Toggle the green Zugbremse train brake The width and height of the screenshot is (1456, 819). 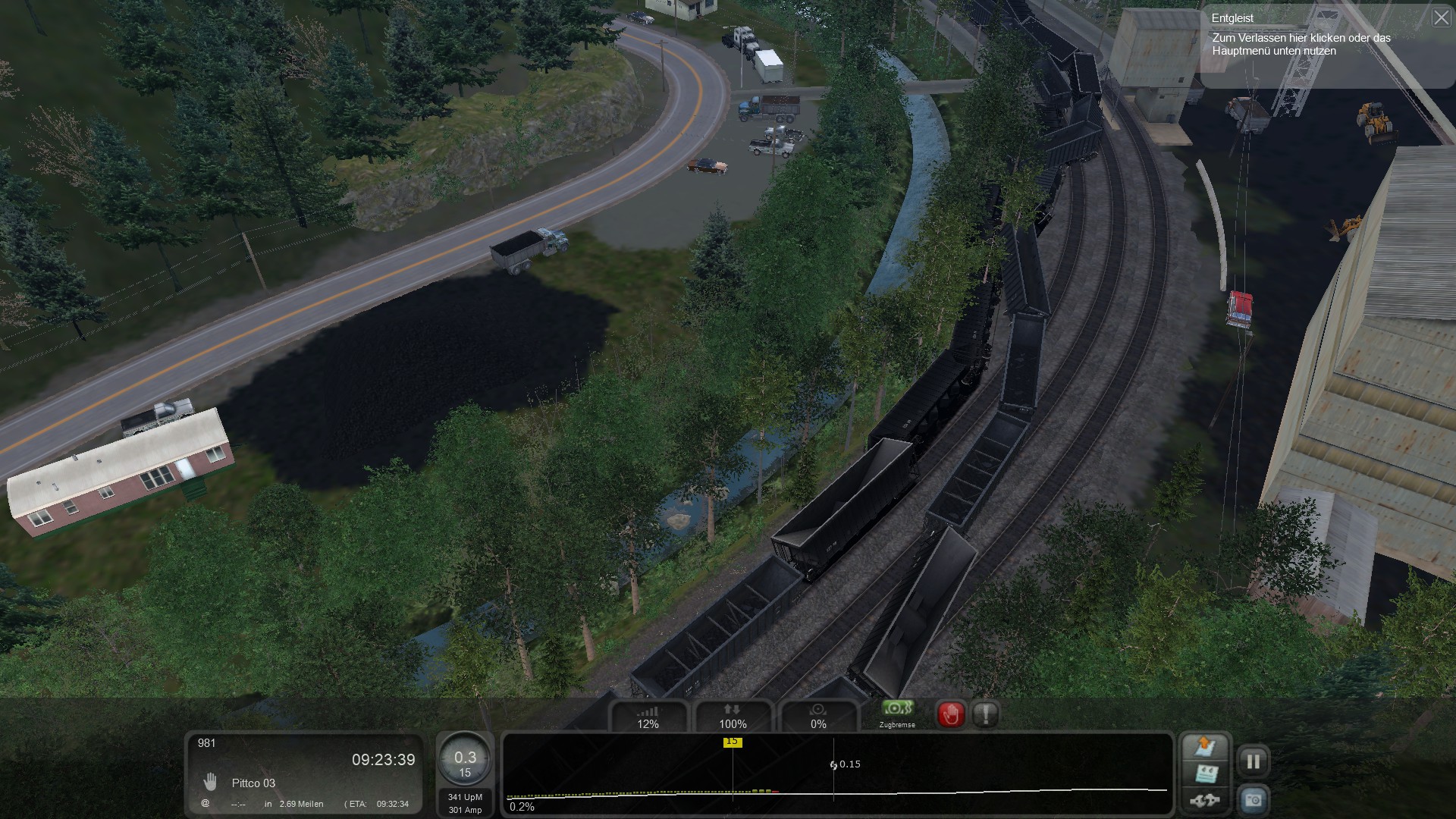point(897,710)
